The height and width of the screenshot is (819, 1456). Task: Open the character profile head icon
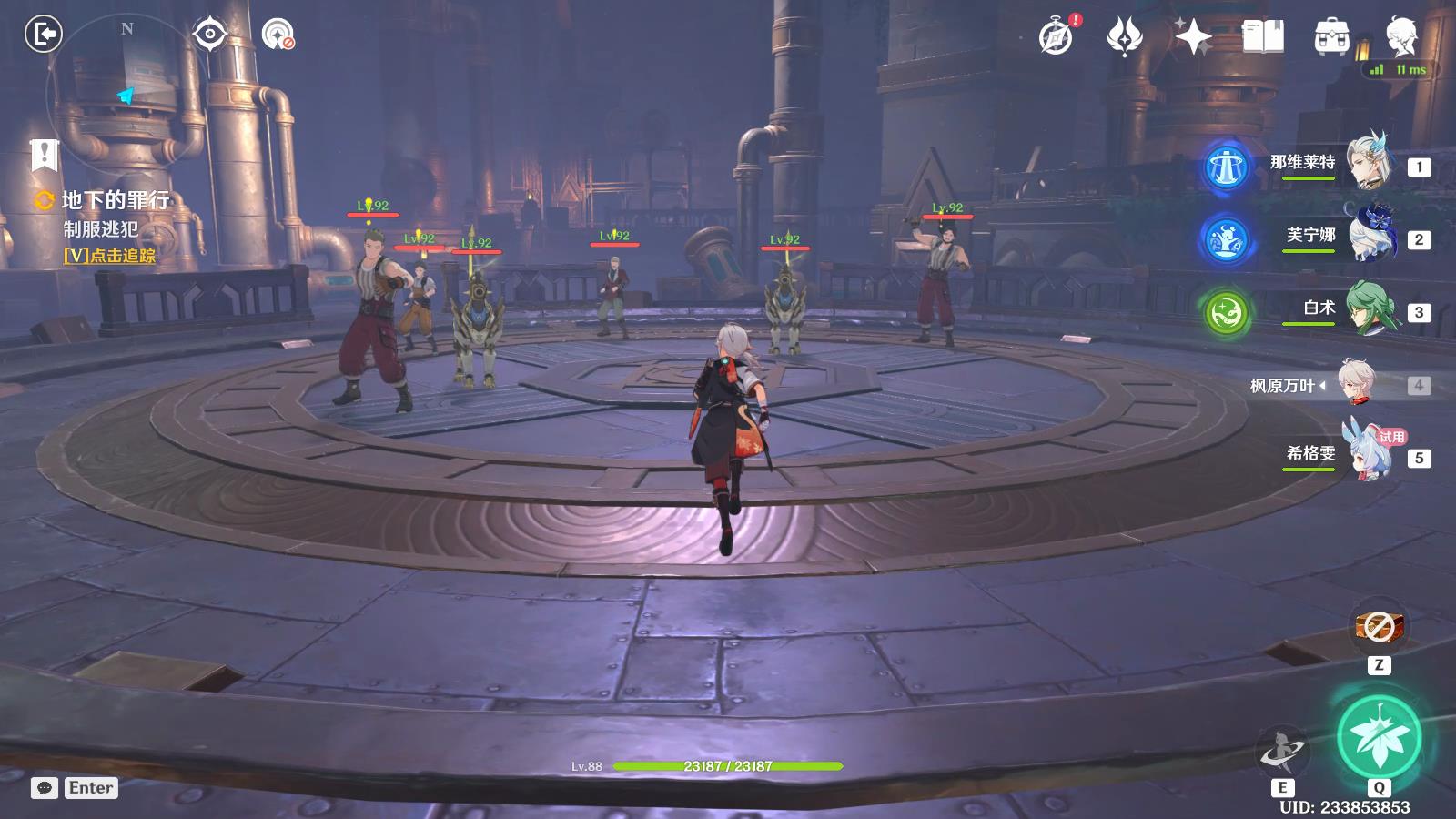[x=1400, y=36]
